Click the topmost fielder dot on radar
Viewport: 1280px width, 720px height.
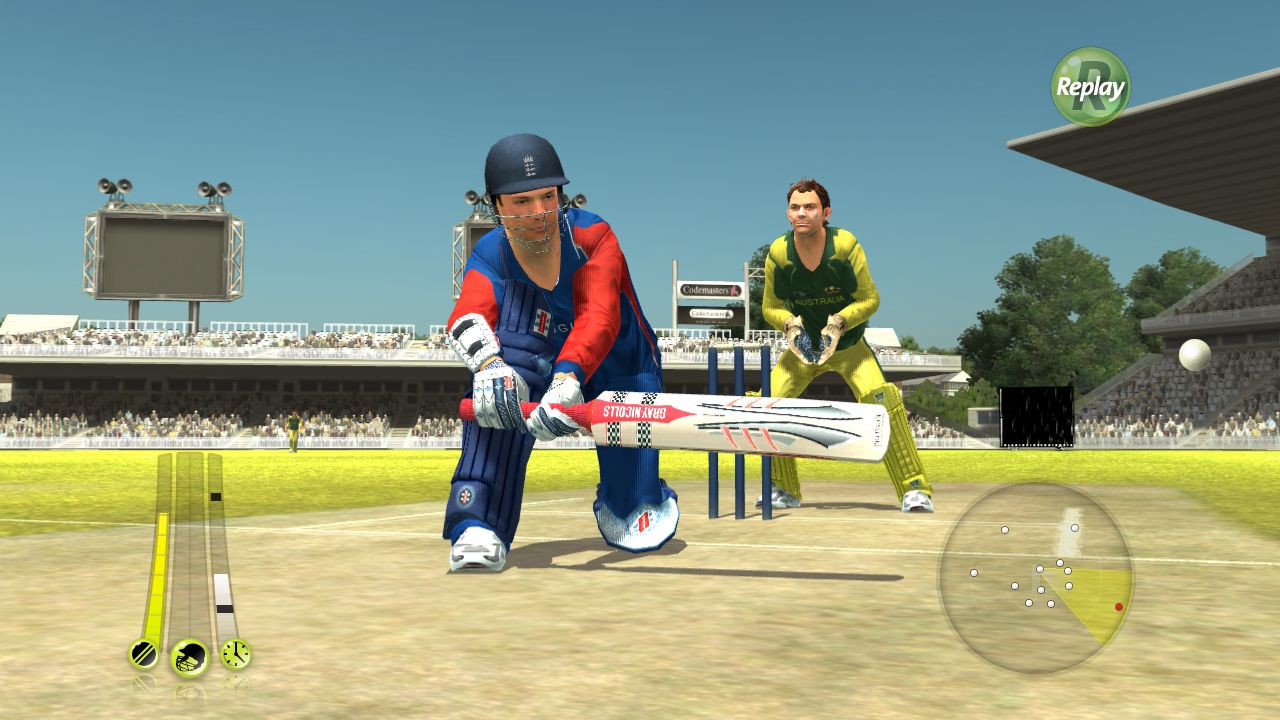click(x=1074, y=527)
